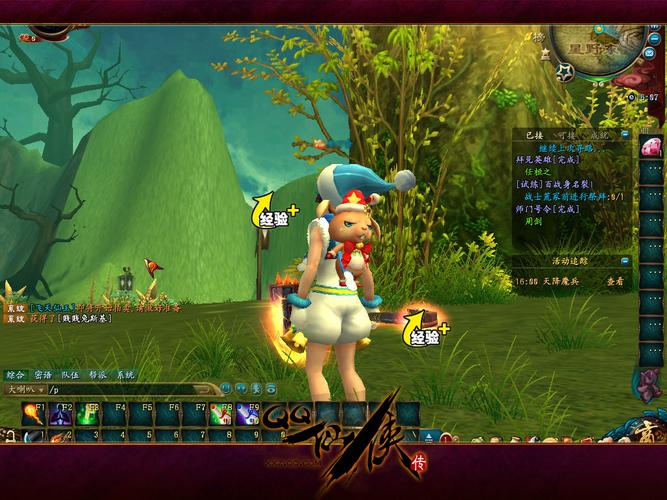Collapse the quest tracker panel
The width and height of the screenshot is (667, 500).
(x=625, y=134)
